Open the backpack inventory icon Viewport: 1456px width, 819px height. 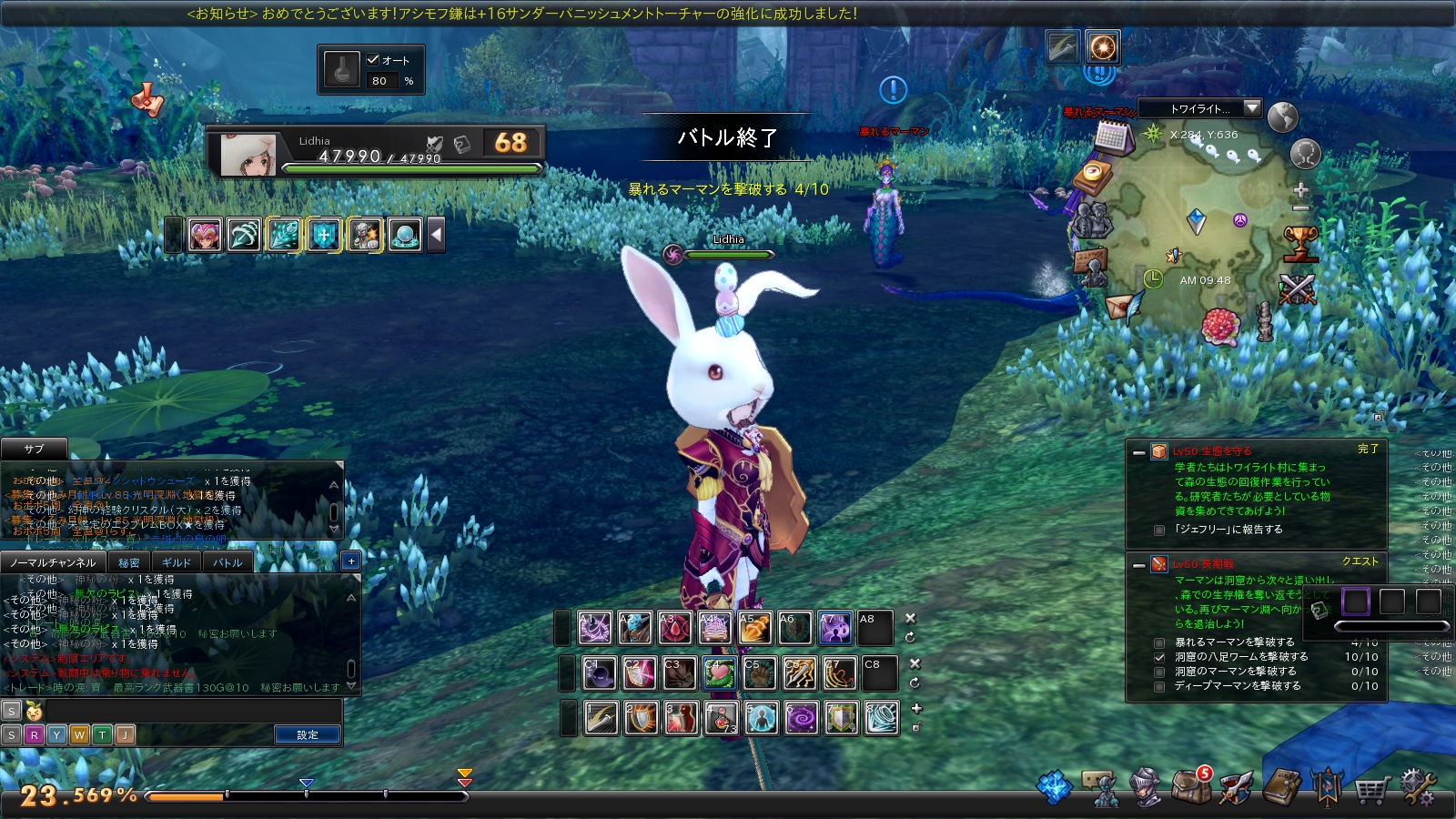pyautogui.click(x=1189, y=786)
